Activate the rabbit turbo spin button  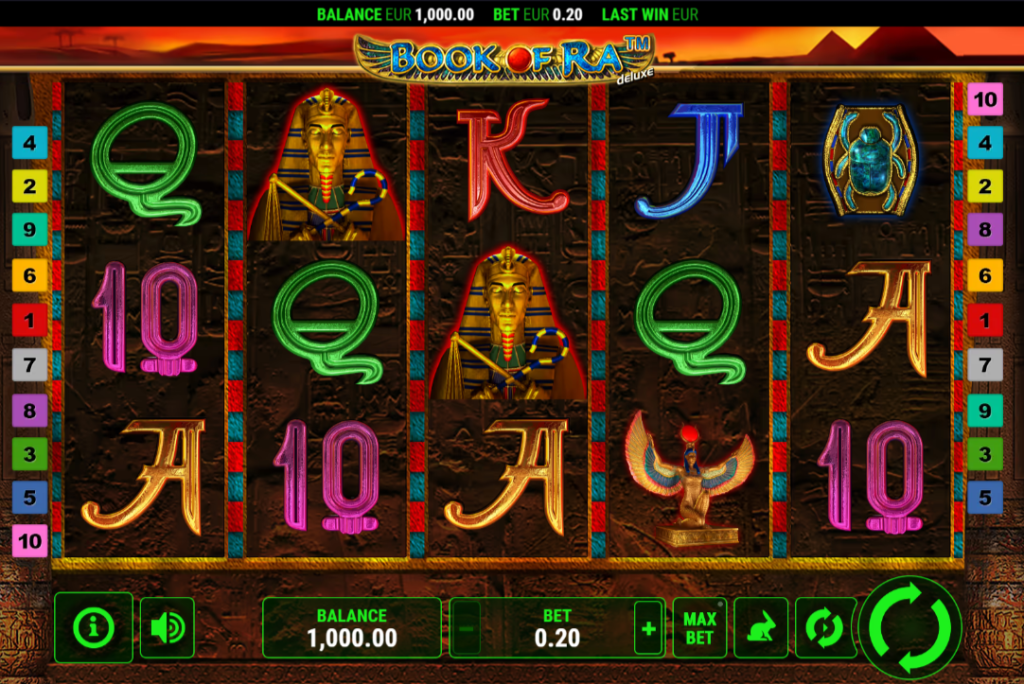pos(761,628)
